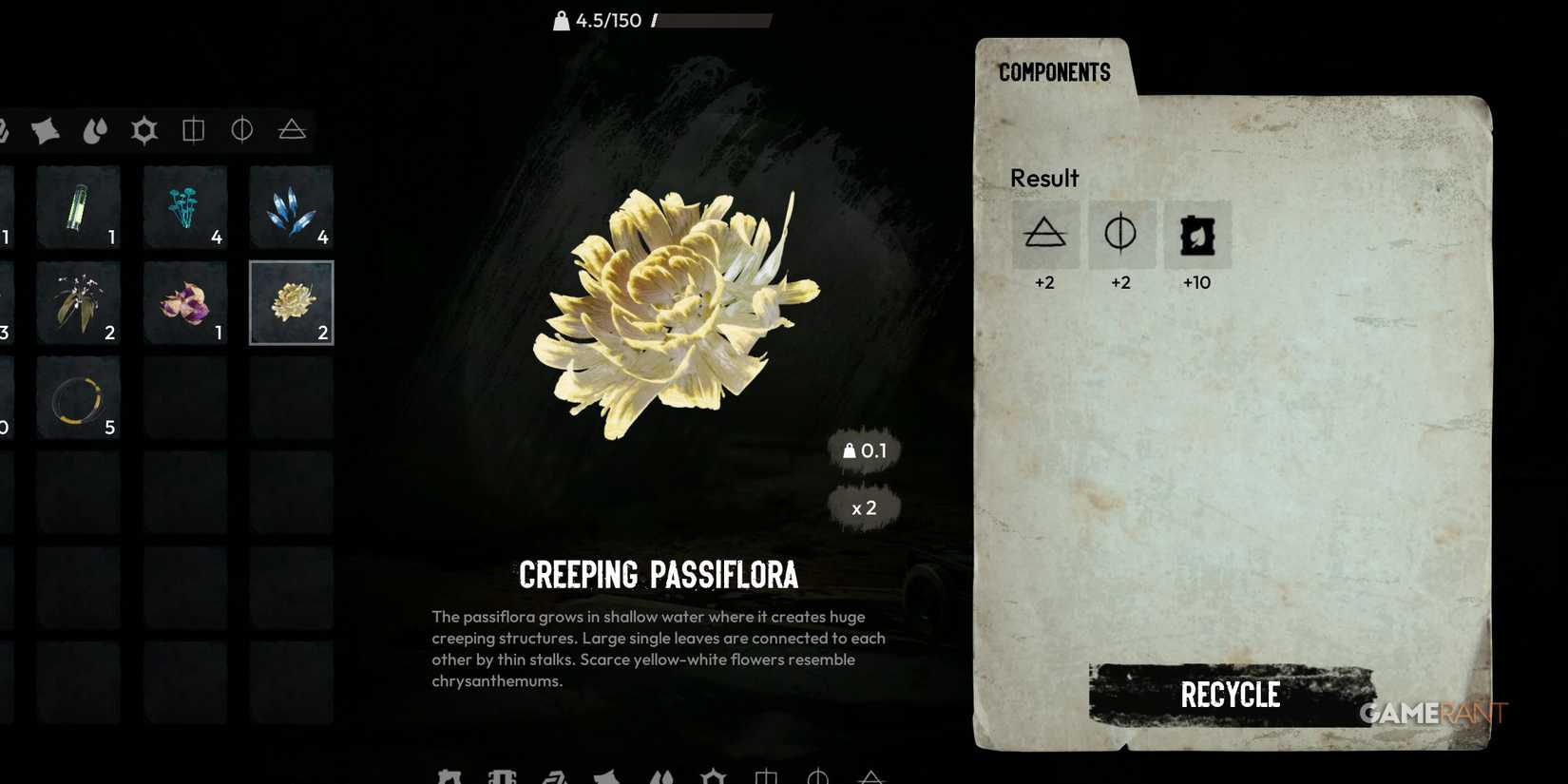Click the weight icon beside 4.5/150
Viewport: 1568px width, 784px height.
(560, 19)
